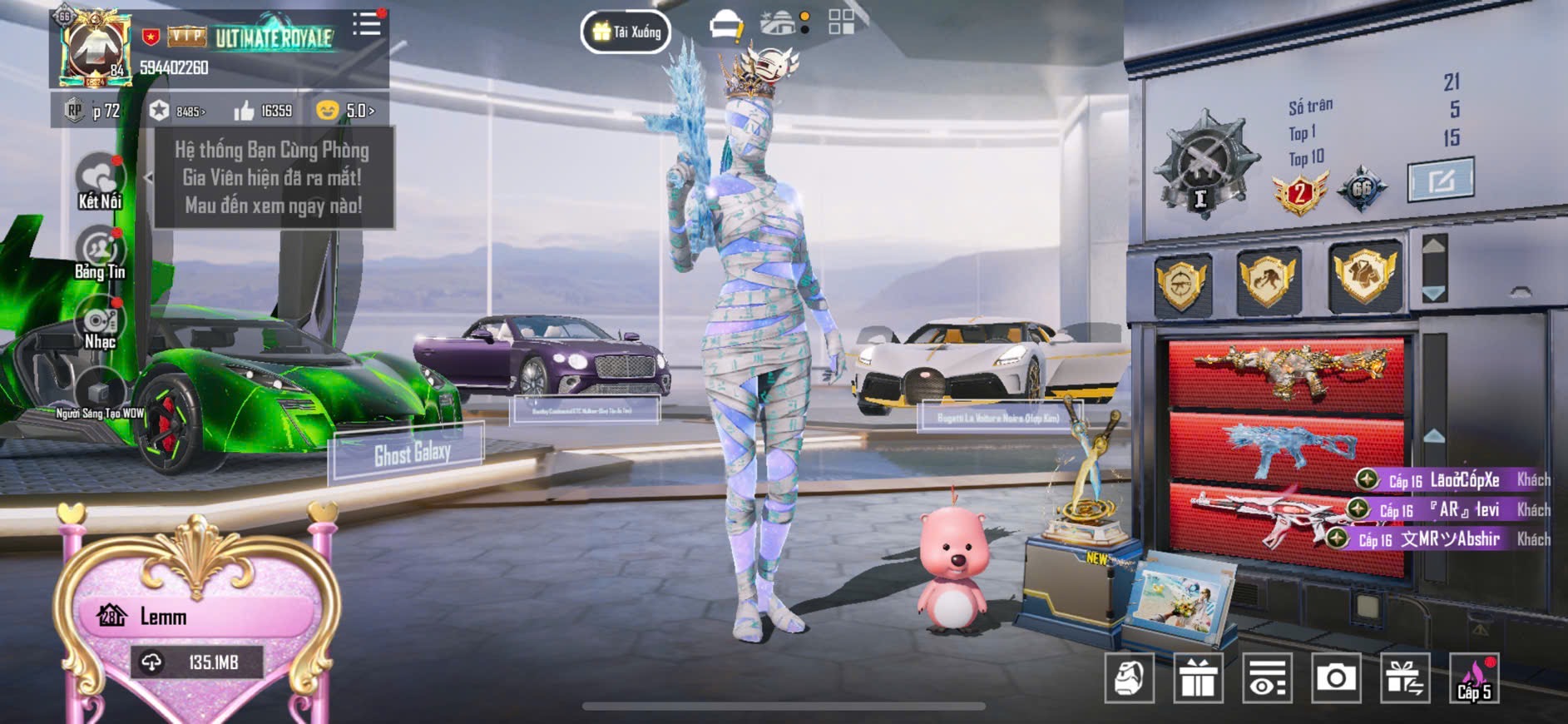Screen dimensions: 1568x724
Task: Open the Tải Xuống download button
Action: pyautogui.click(x=626, y=32)
